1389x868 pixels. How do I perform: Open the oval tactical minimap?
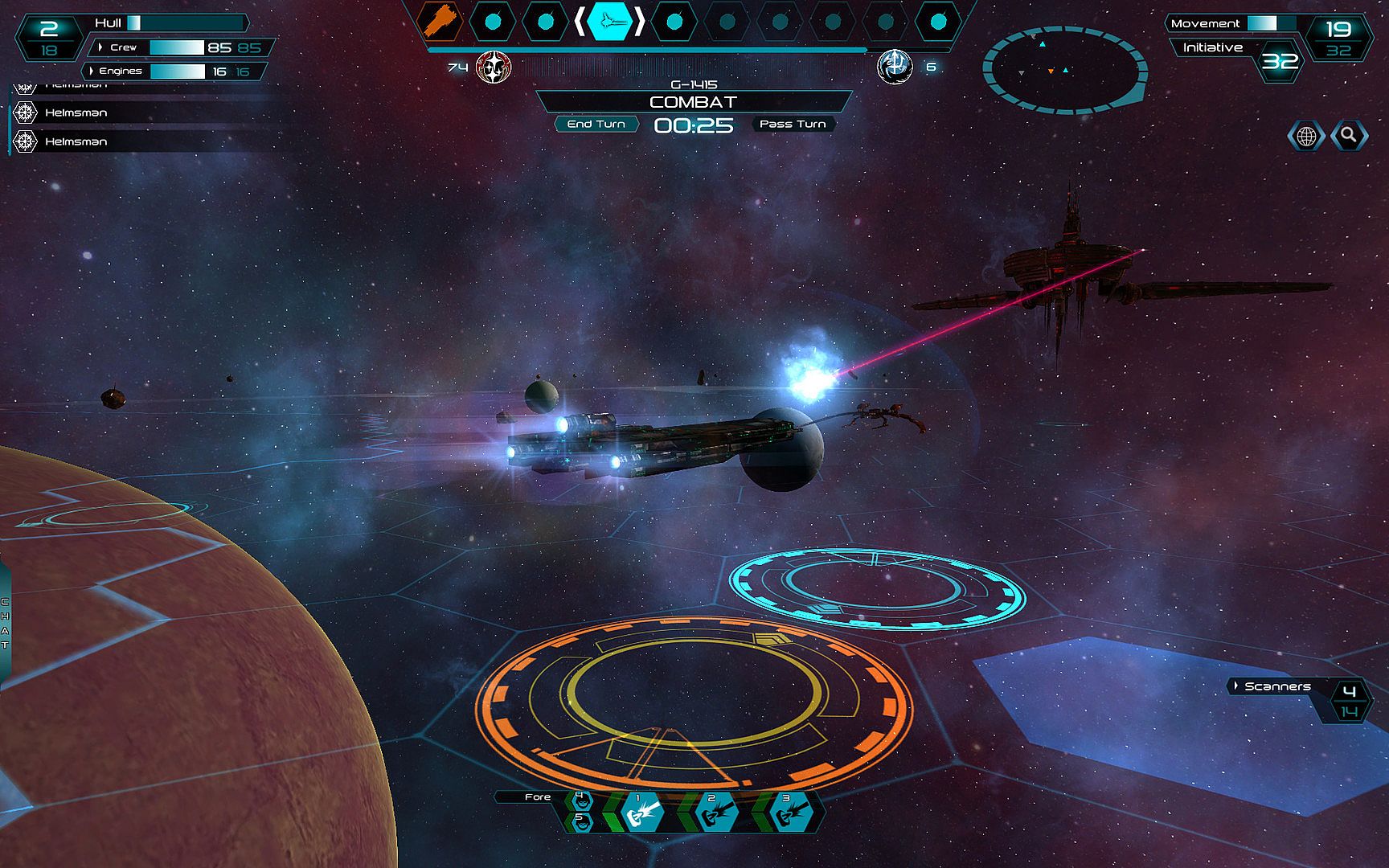coord(1064,70)
